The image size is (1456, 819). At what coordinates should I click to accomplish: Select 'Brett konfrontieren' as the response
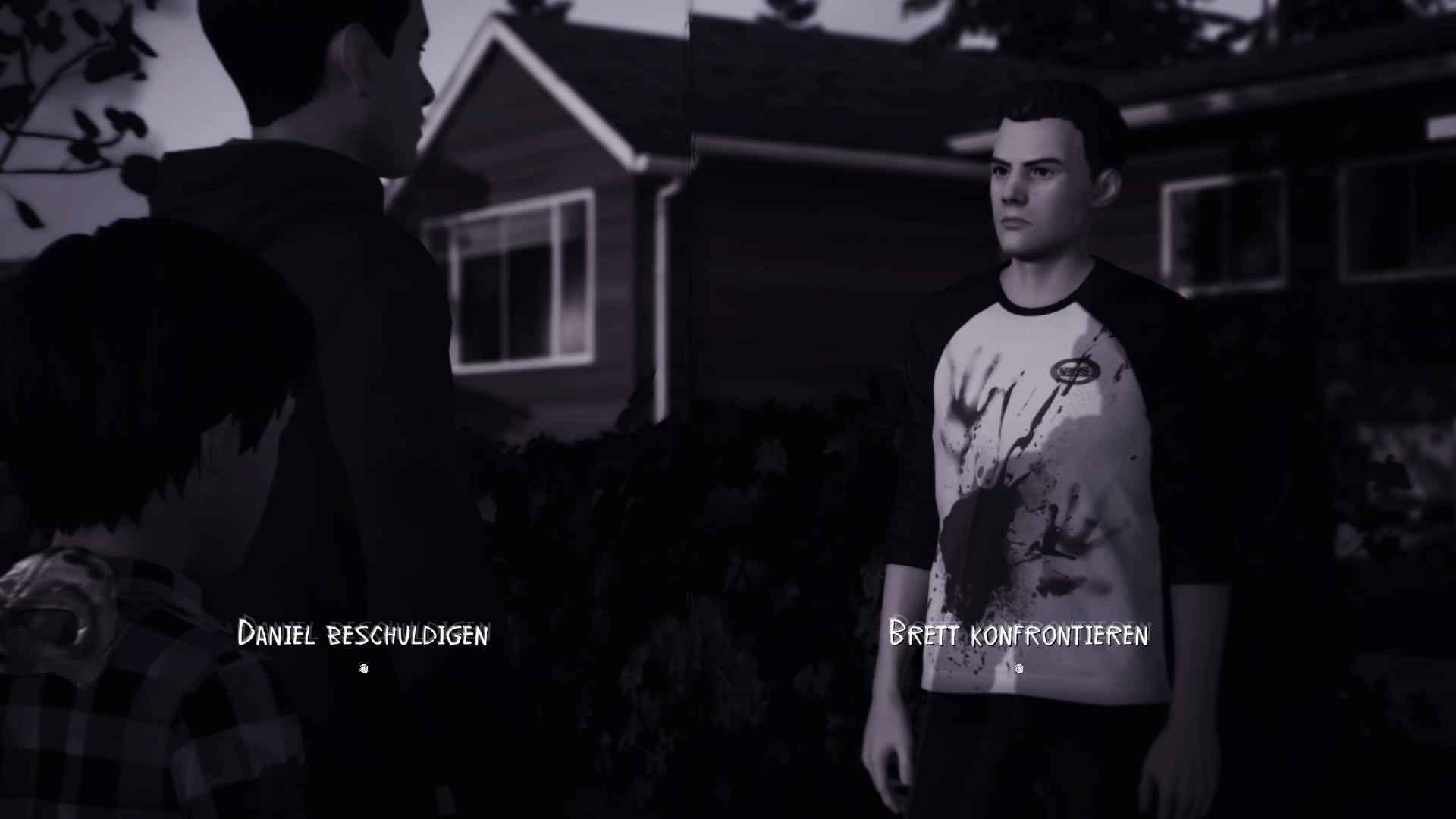pyautogui.click(x=1018, y=634)
